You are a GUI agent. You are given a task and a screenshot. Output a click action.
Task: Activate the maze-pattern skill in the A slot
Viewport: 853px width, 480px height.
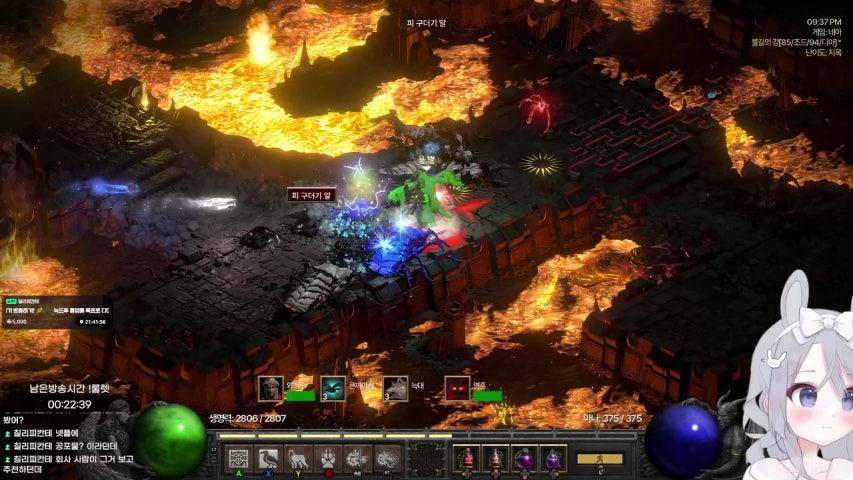pyautogui.click(x=238, y=459)
